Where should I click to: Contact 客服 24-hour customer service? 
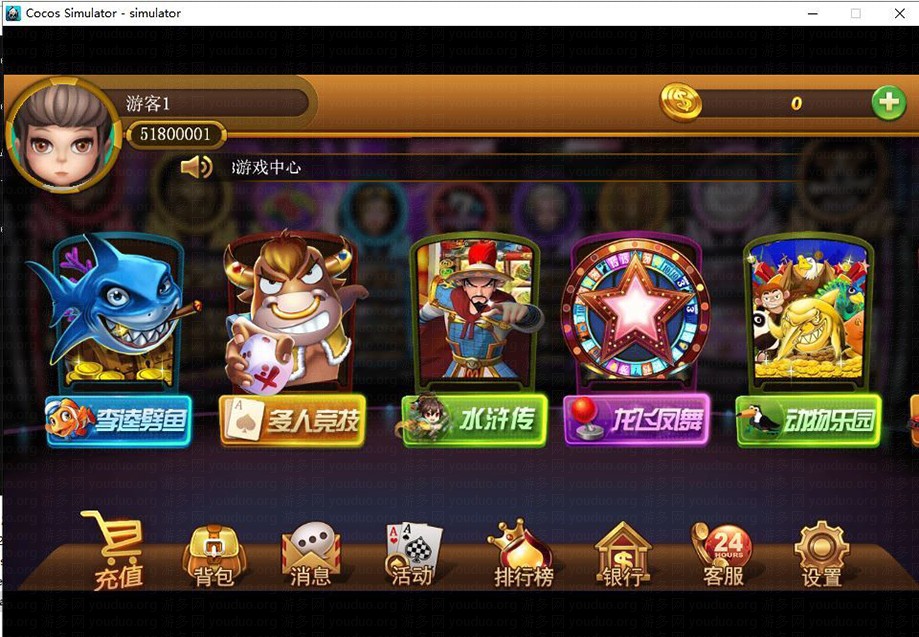point(723,555)
